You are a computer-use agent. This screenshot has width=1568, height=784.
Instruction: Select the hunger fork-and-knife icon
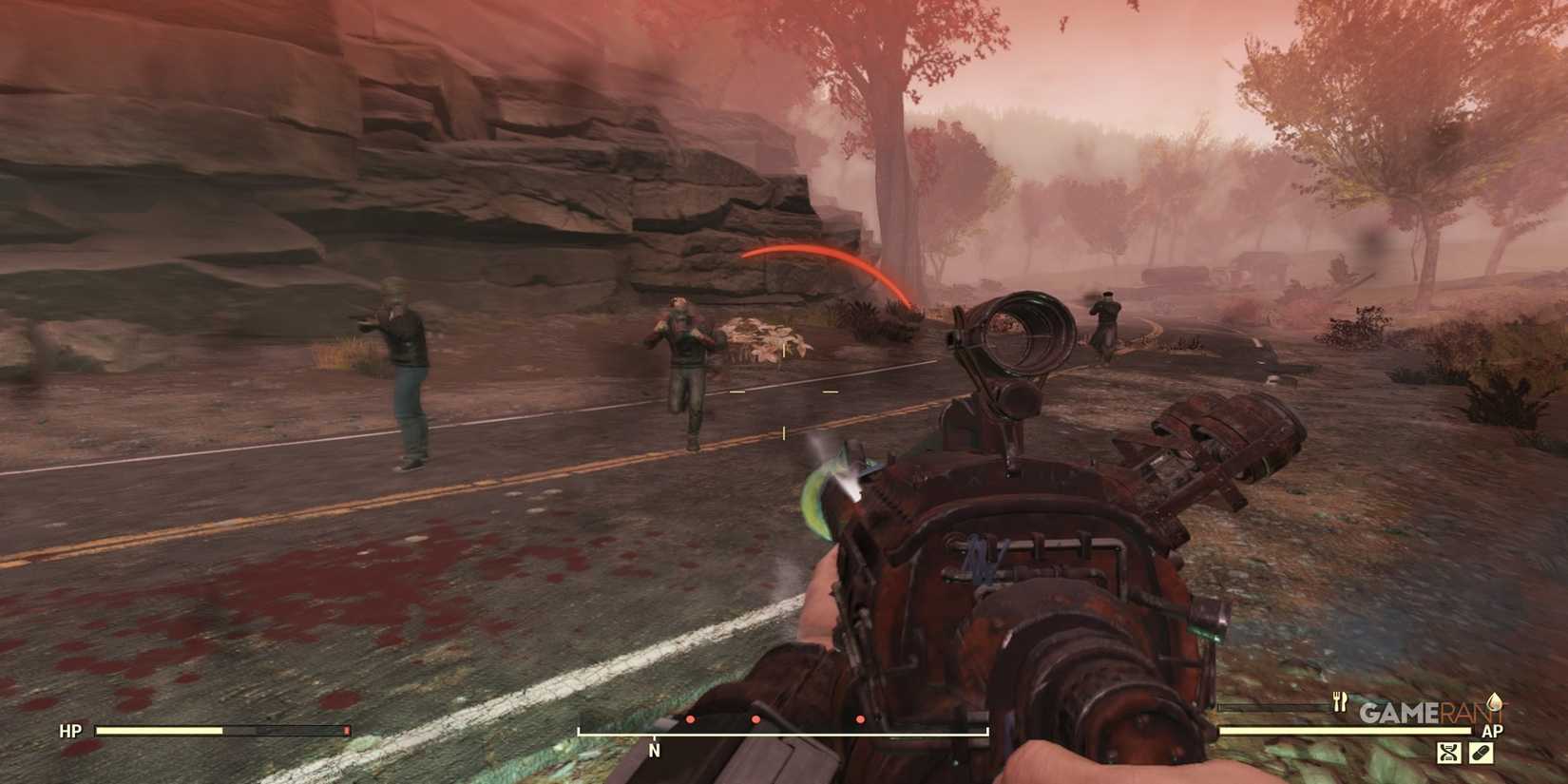[x=1340, y=702]
